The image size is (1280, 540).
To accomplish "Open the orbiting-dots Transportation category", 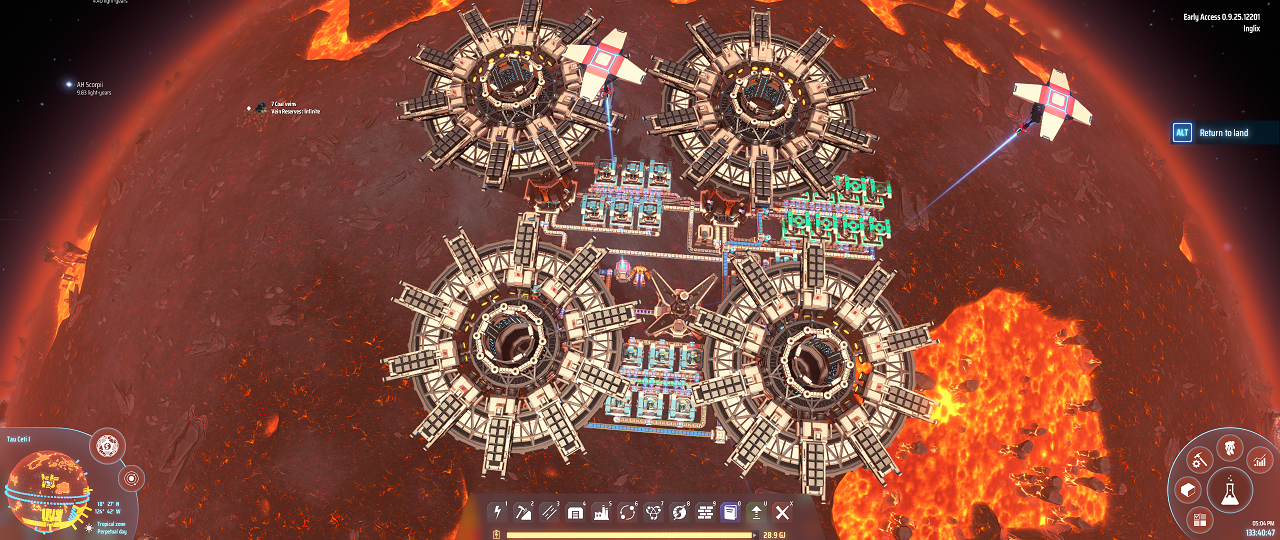I will (x=627, y=513).
